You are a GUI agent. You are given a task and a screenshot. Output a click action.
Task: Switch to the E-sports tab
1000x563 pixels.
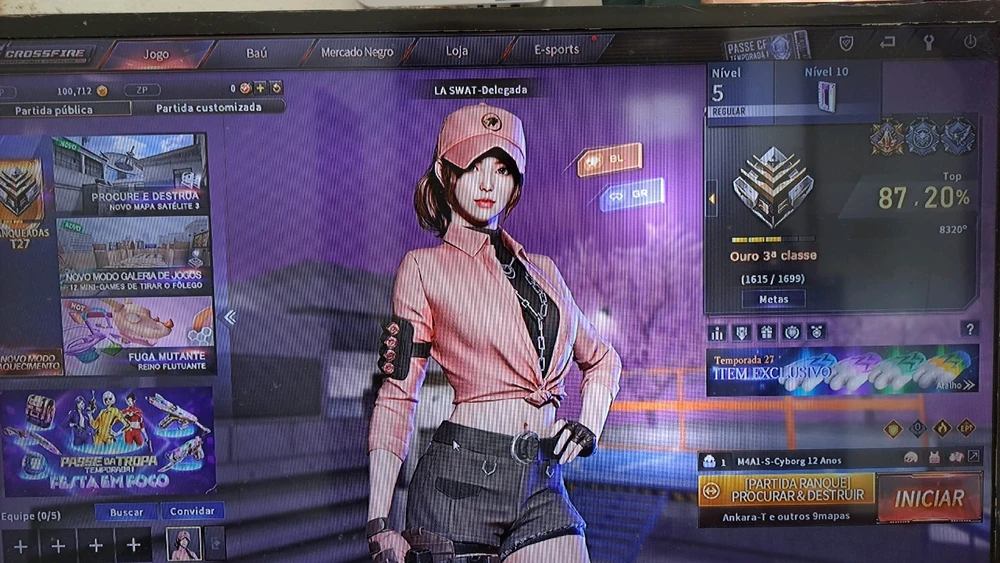click(557, 50)
